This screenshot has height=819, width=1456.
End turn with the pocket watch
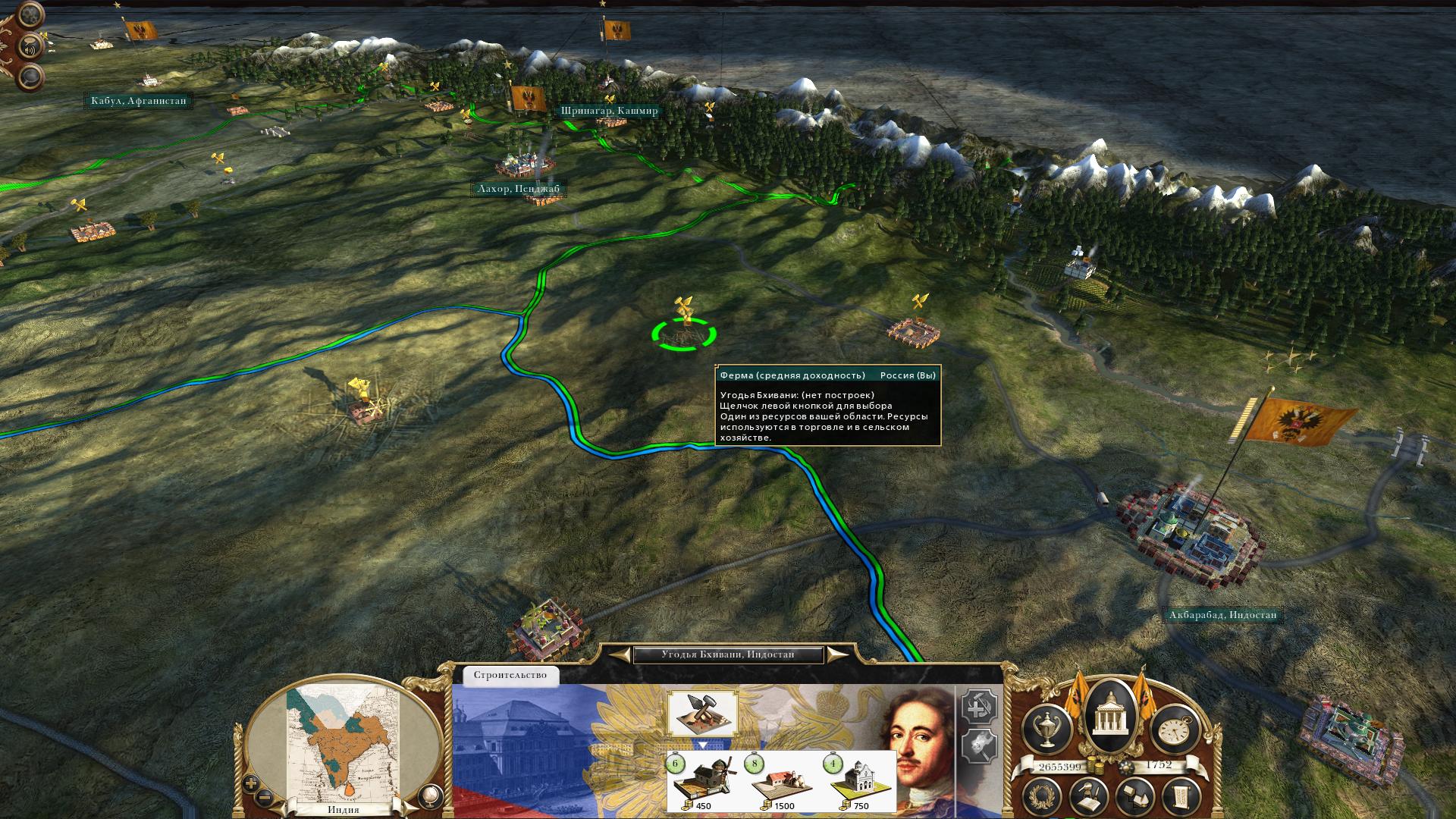pos(1175,729)
